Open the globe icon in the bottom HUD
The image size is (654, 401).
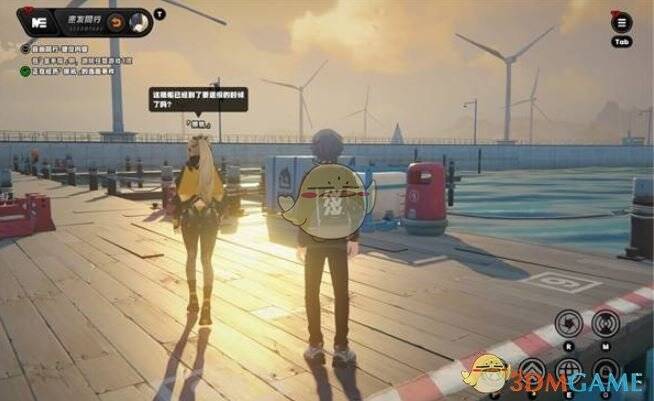[567, 371]
